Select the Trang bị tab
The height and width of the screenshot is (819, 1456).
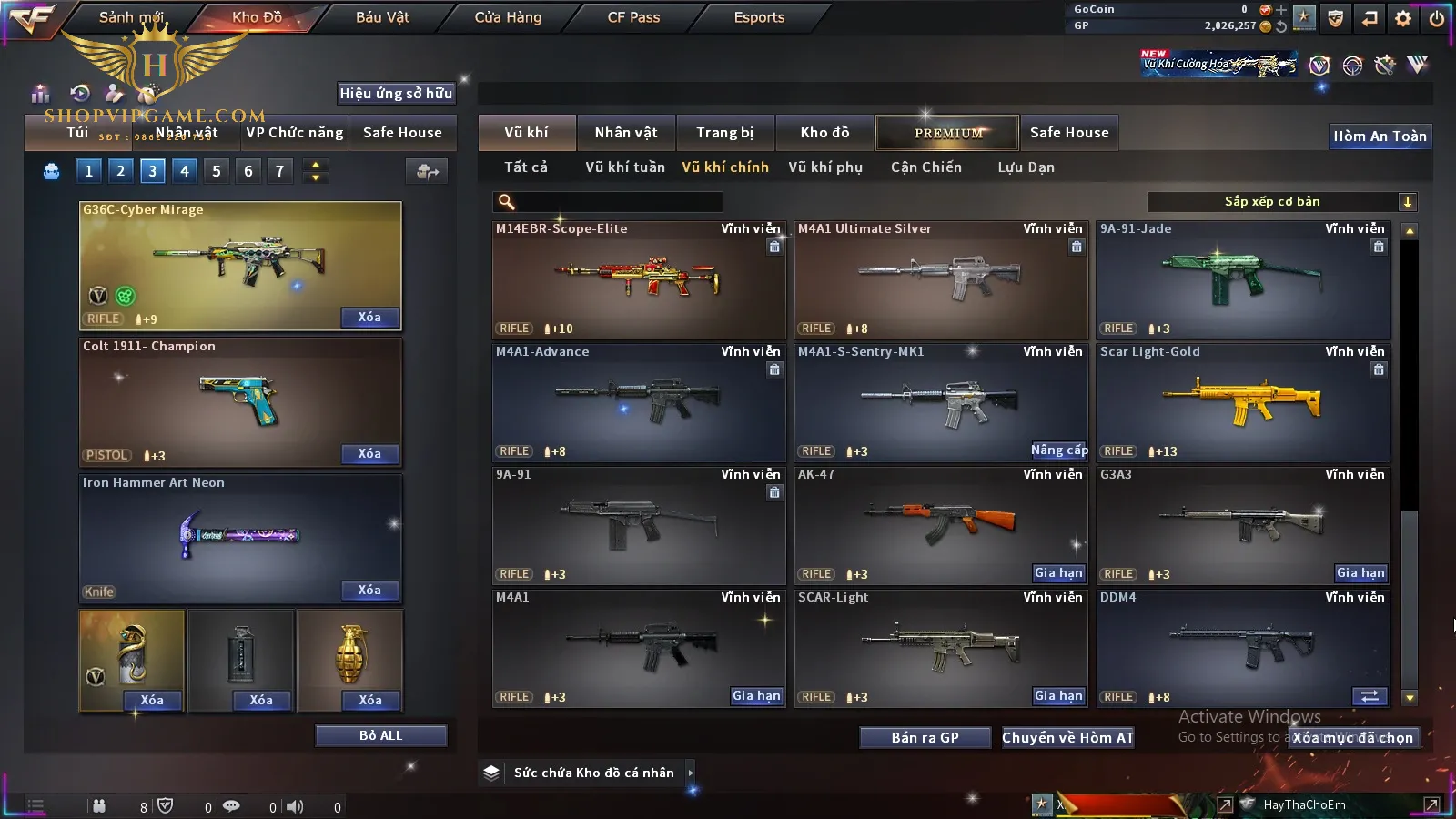click(725, 133)
